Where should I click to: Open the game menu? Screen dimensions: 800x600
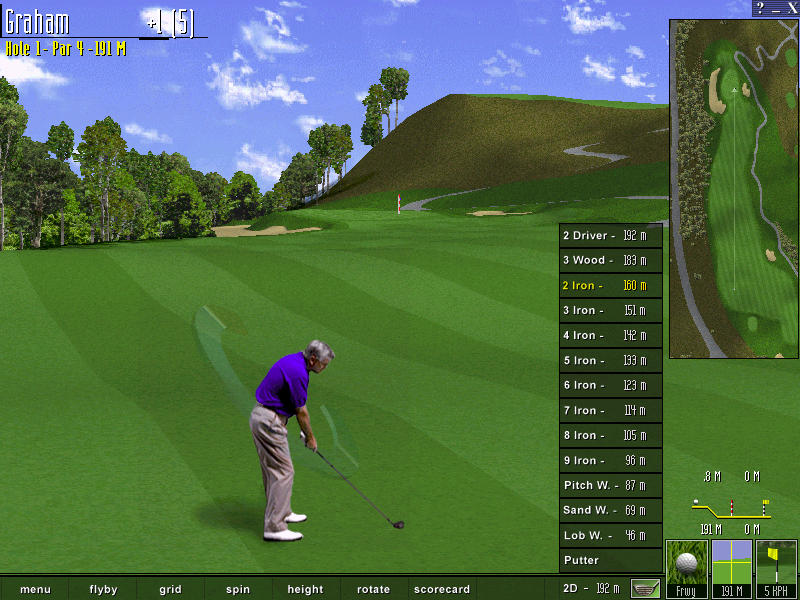coord(35,589)
